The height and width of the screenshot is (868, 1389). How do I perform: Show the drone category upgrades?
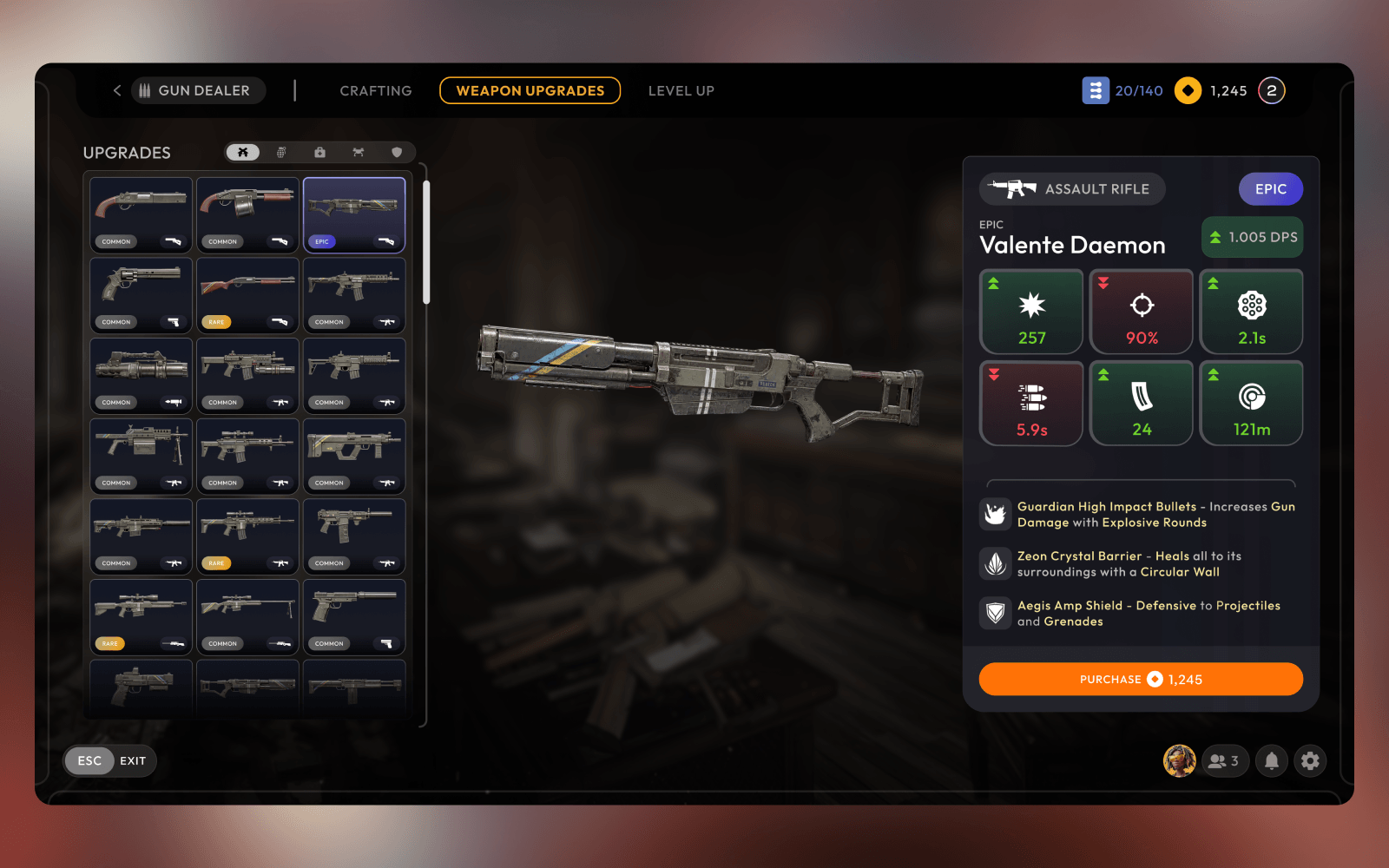358,152
